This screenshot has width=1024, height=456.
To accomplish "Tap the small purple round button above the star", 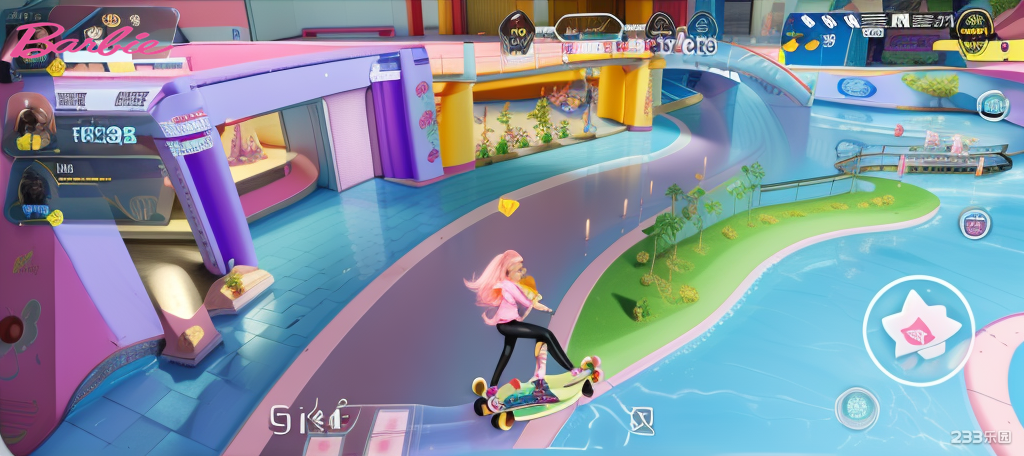I will (x=975, y=223).
